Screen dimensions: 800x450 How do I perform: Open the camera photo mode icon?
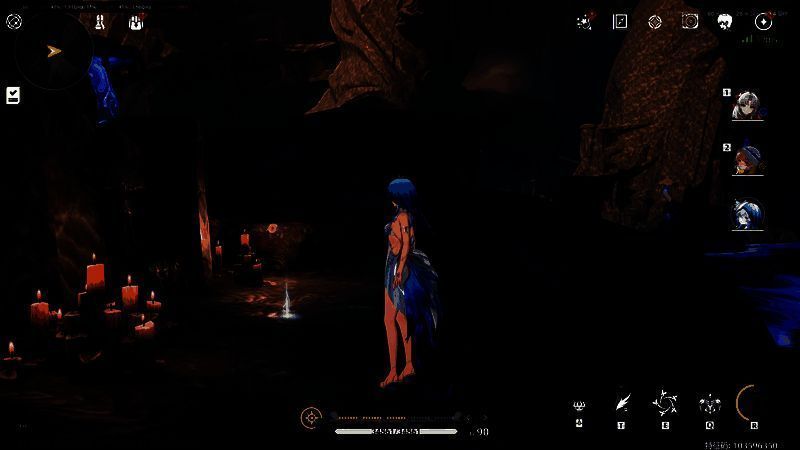(x=690, y=21)
